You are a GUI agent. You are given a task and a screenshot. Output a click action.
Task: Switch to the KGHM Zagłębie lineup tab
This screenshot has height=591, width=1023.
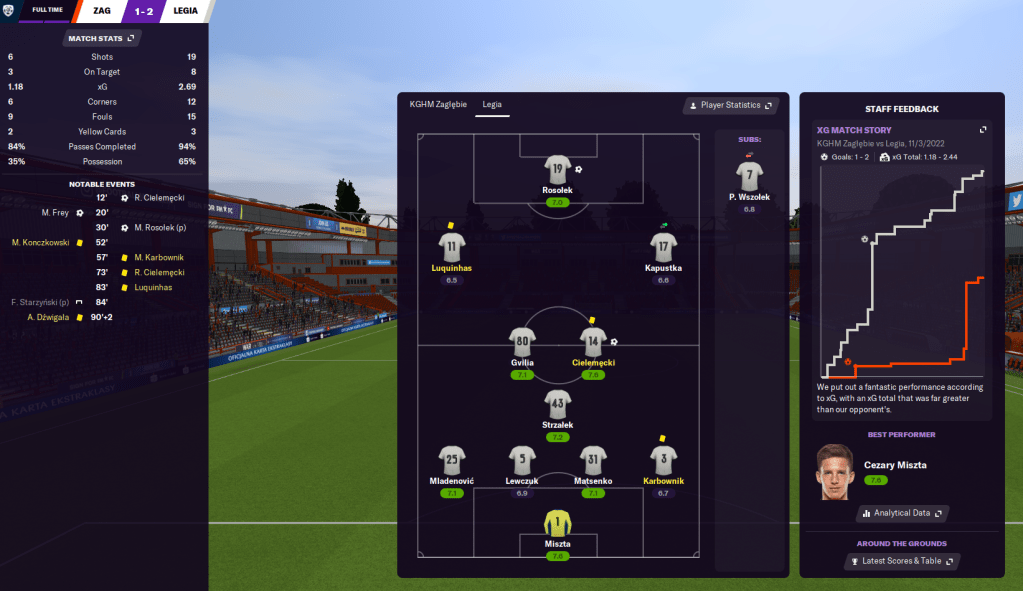click(x=438, y=105)
